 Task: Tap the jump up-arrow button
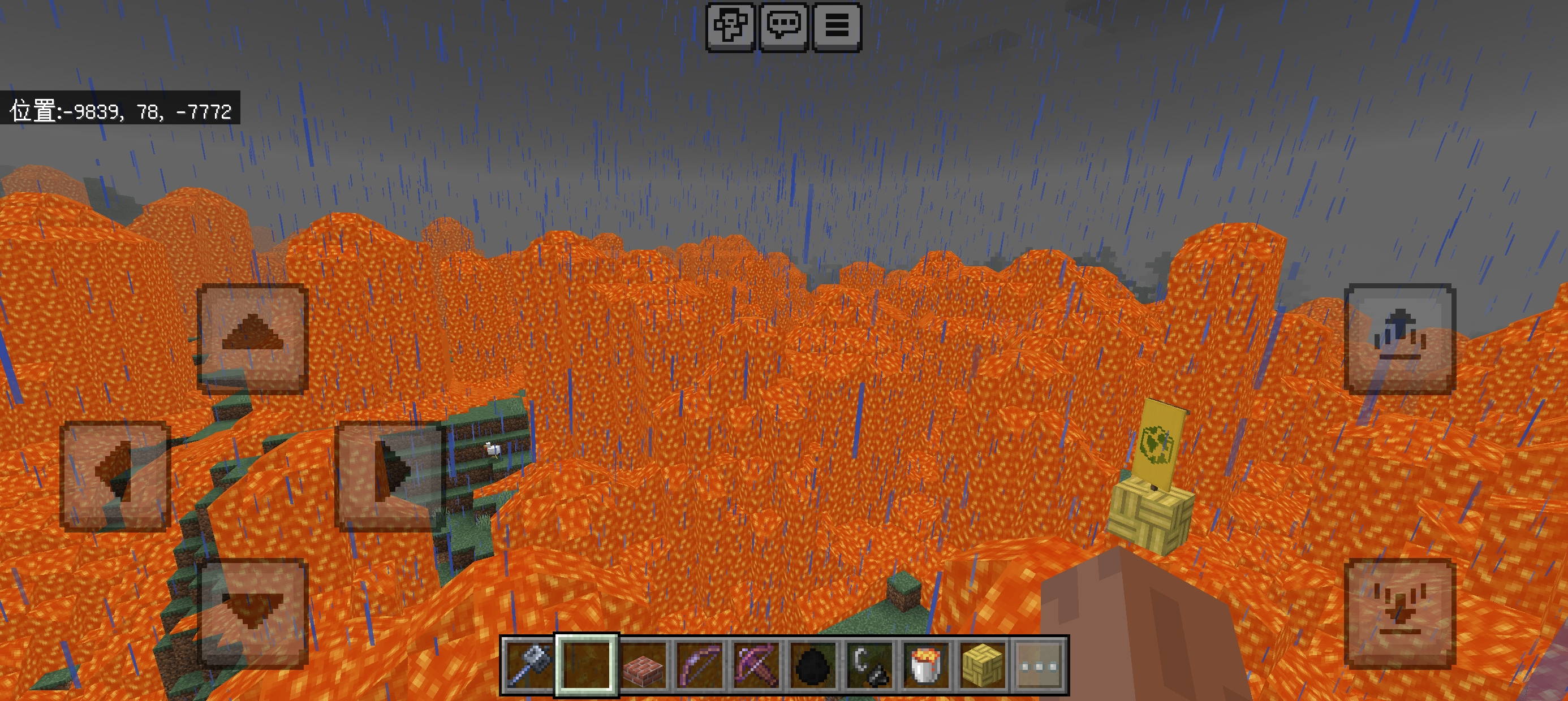1399,338
